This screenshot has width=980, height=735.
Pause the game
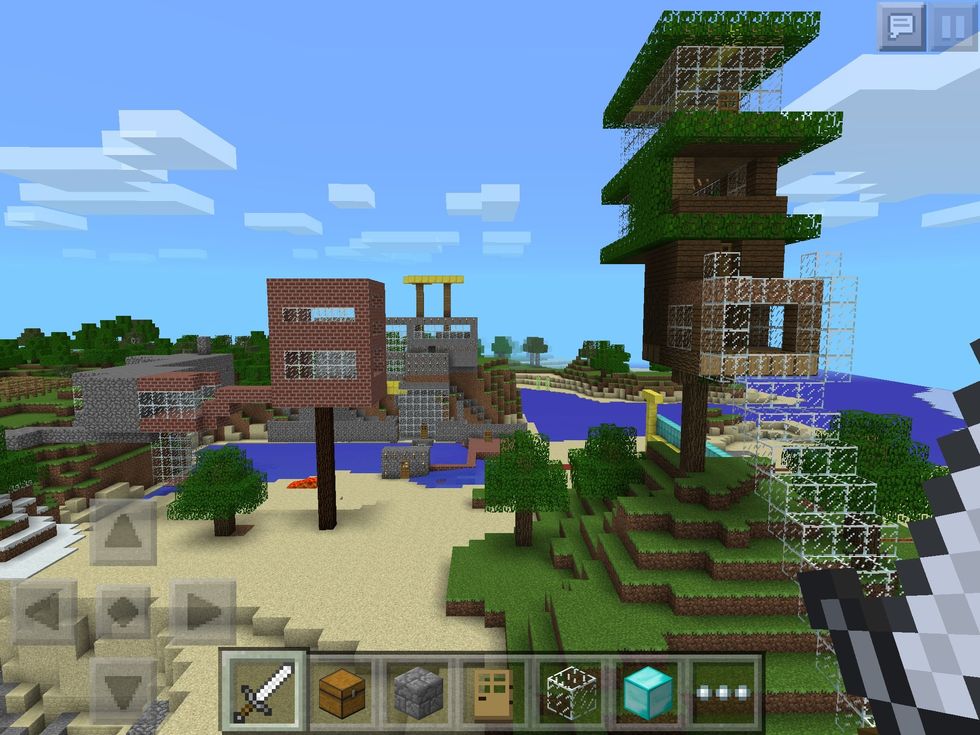[953, 26]
